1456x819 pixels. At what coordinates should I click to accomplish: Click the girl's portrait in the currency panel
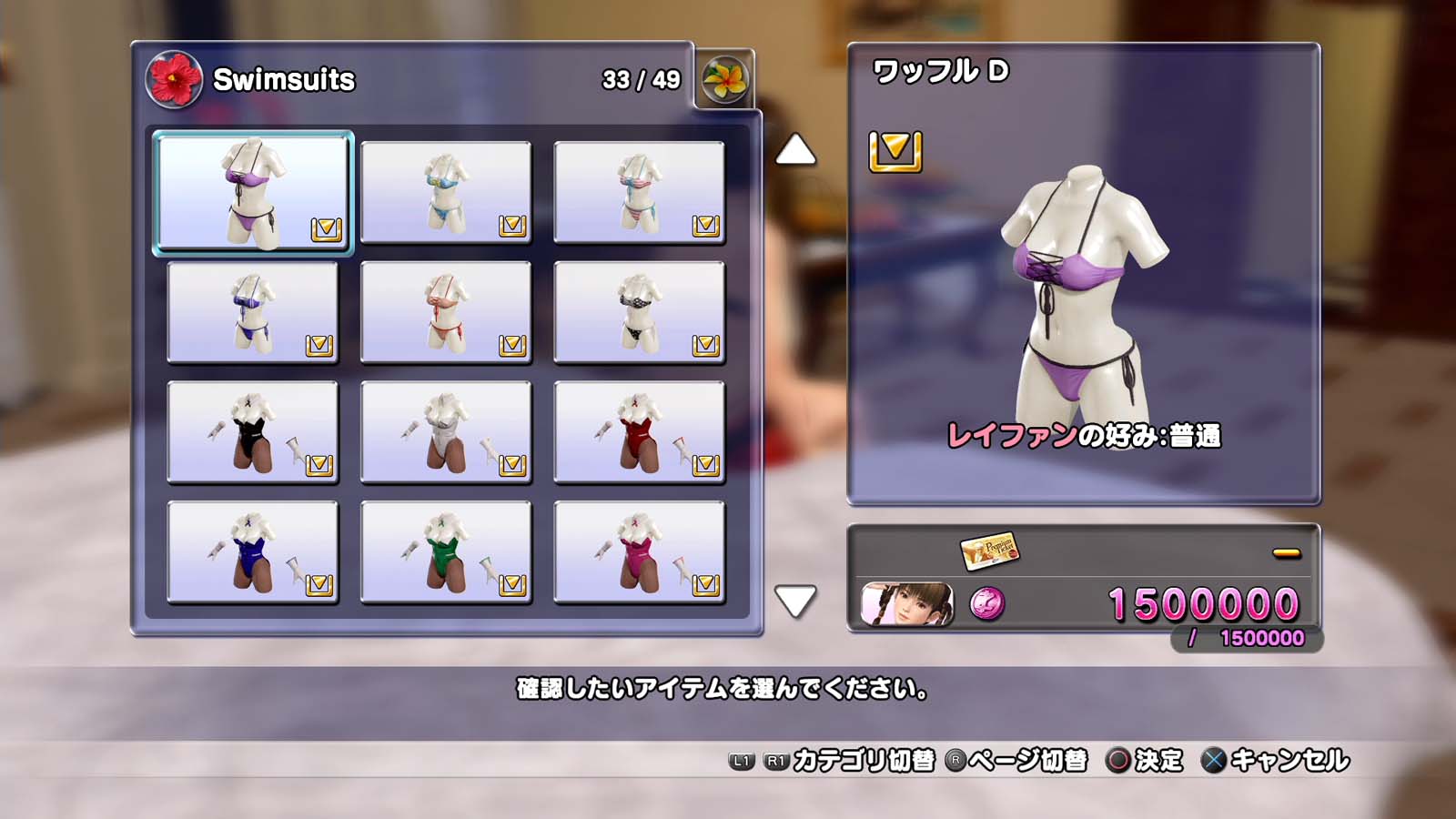[x=907, y=604]
